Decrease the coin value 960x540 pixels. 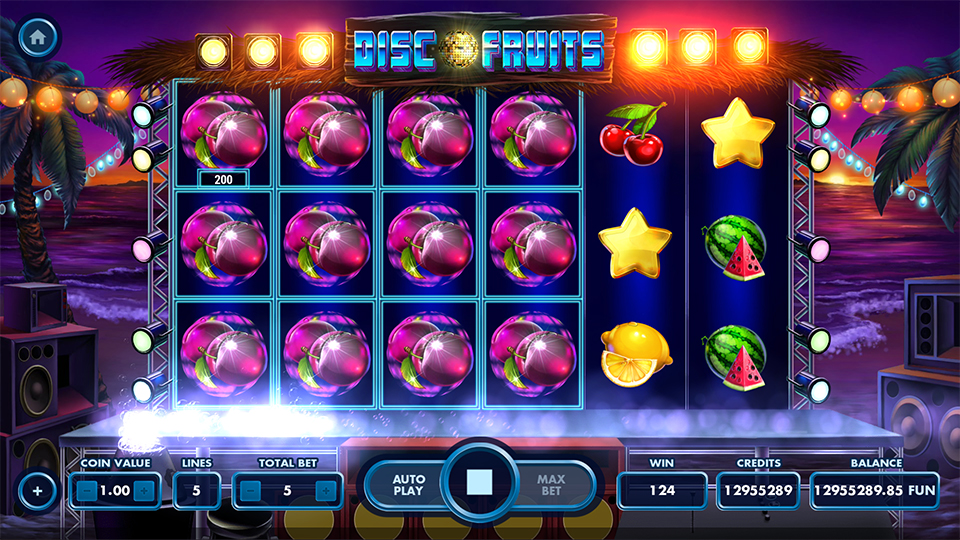click(x=87, y=491)
